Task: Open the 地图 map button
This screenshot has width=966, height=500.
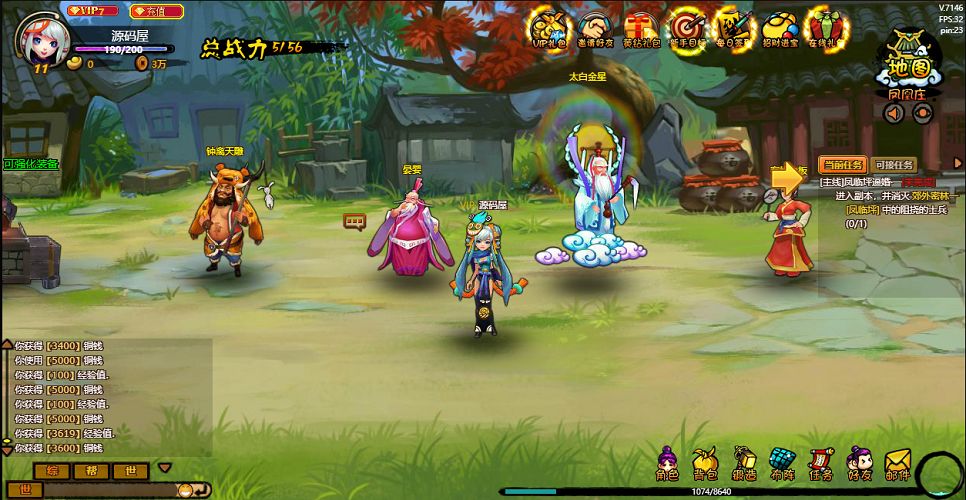Action: [909, 65]
